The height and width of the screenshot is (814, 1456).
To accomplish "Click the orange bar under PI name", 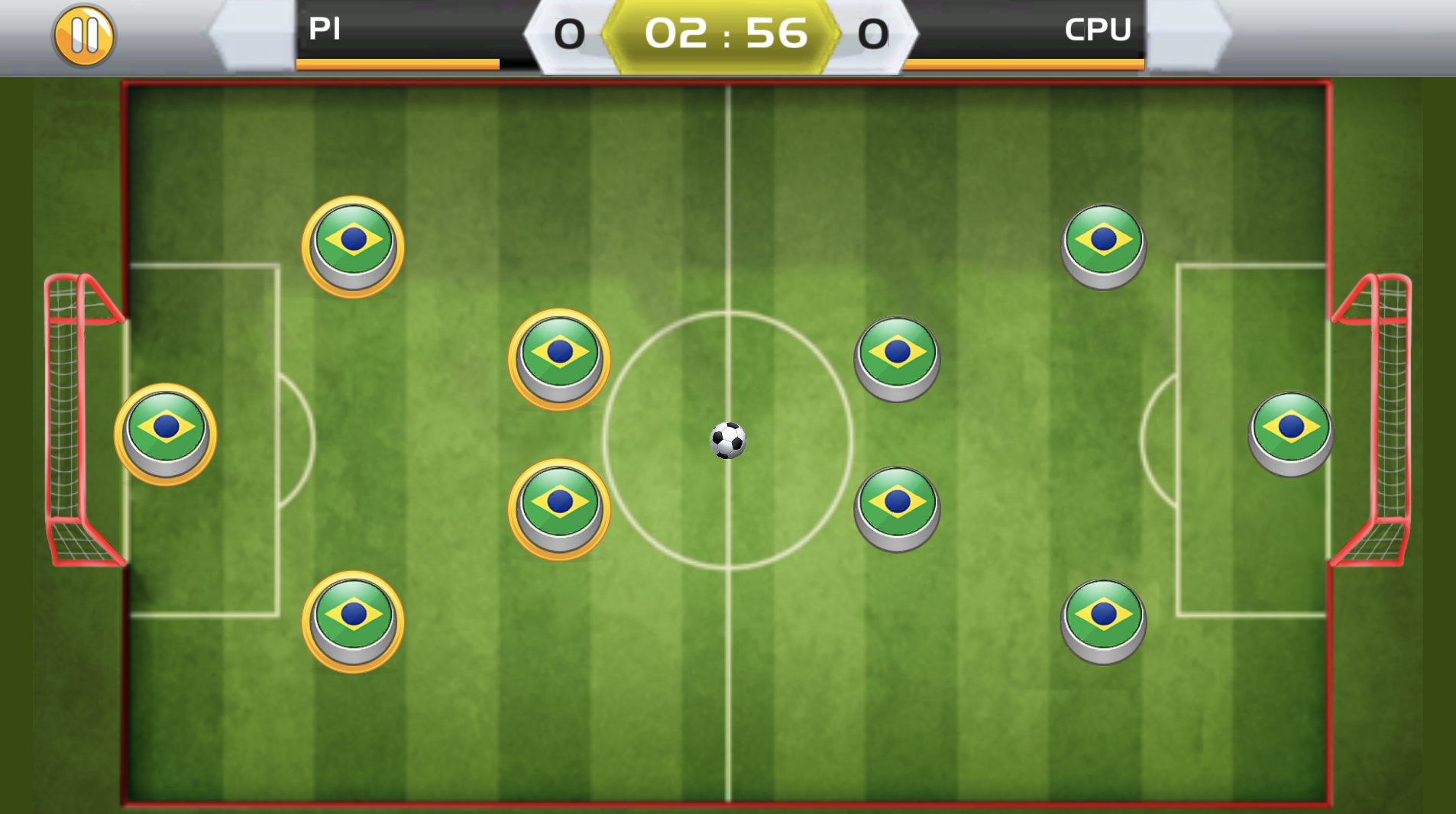I will point(397,63).
